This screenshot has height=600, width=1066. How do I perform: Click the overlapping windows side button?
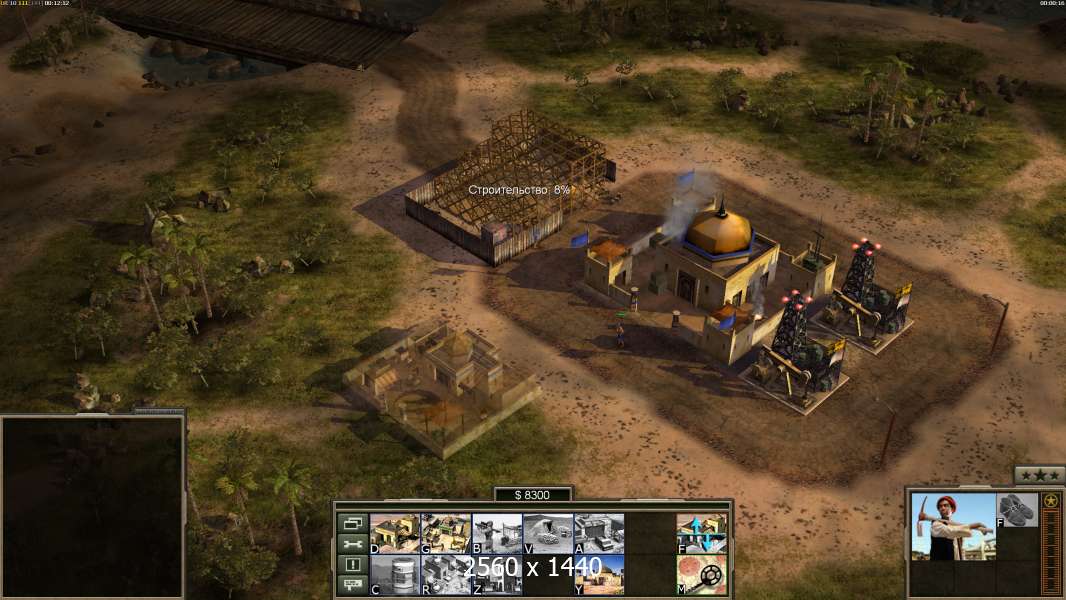click(352, 522)
